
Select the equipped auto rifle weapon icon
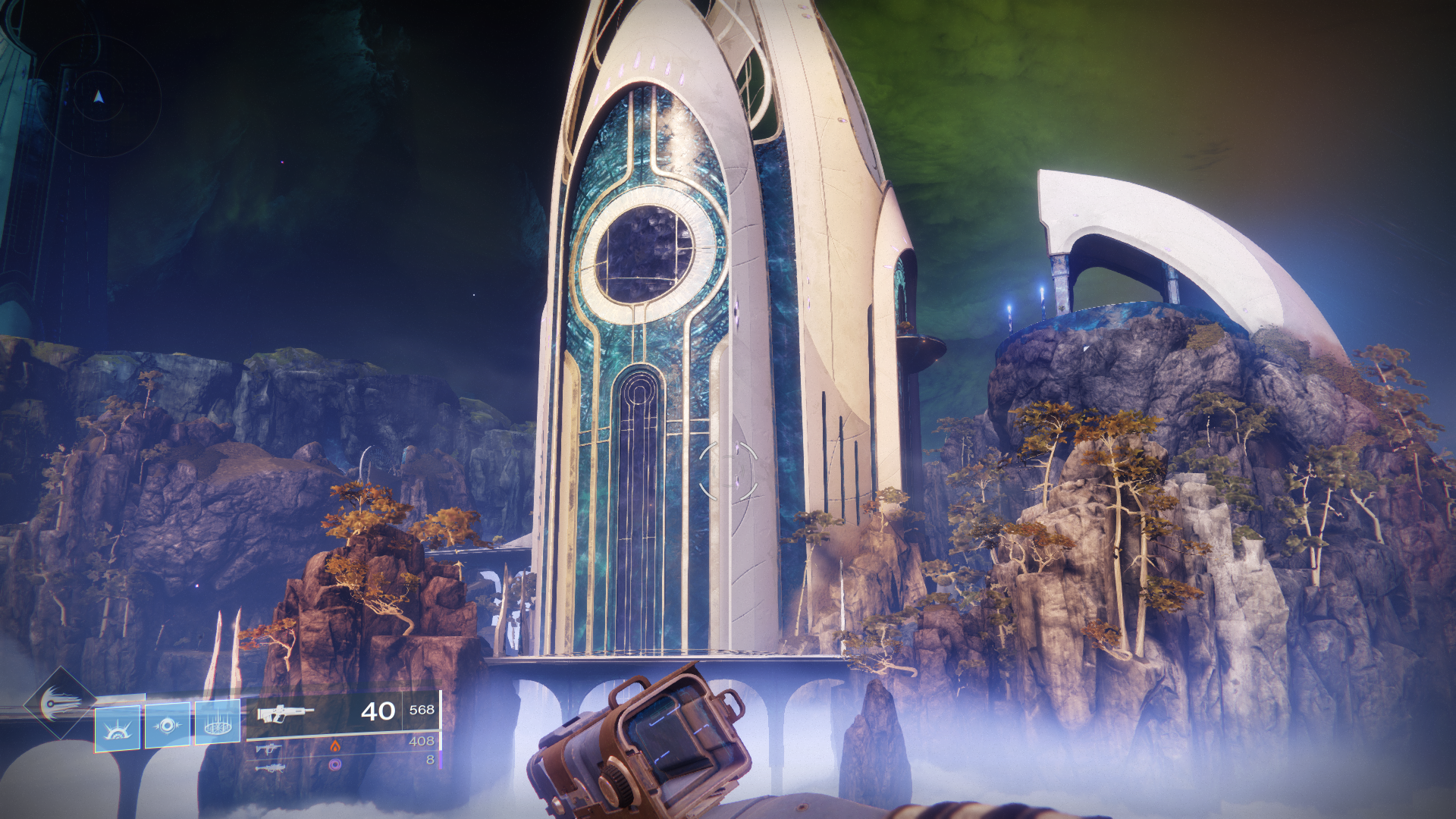point(284,714)
